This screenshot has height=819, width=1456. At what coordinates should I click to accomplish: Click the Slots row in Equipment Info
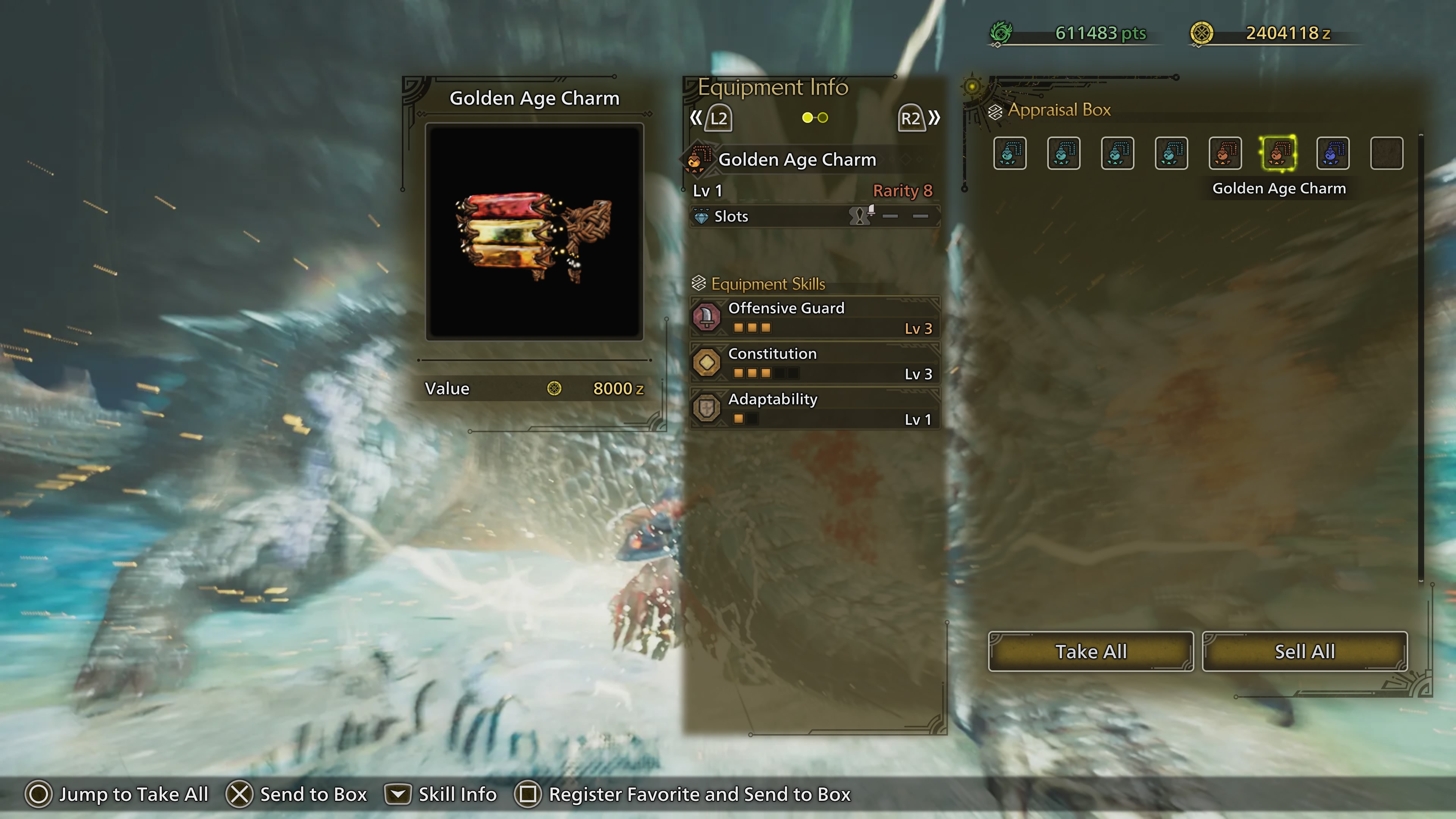point(814,216)
